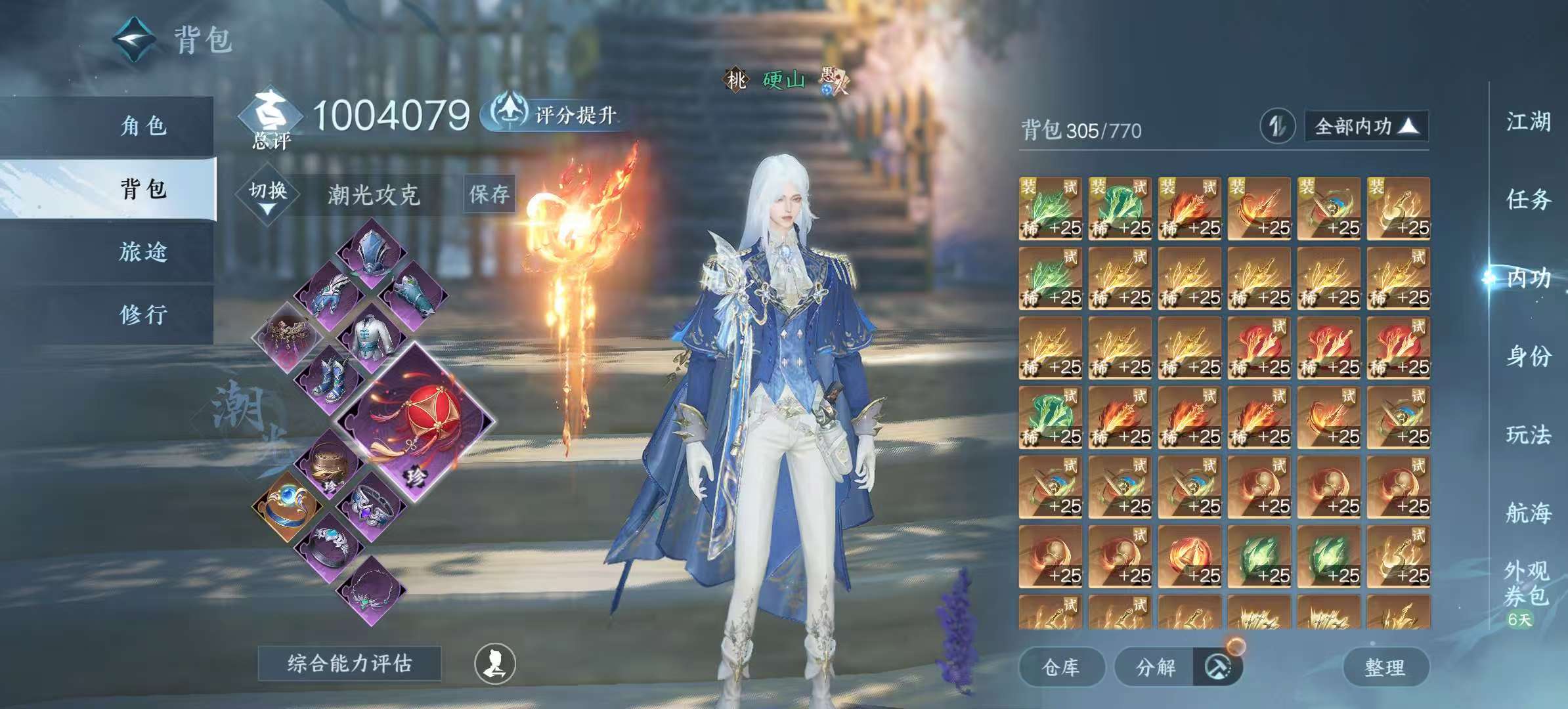Open the 外观券包 voucher pack

pos(1527,584)
